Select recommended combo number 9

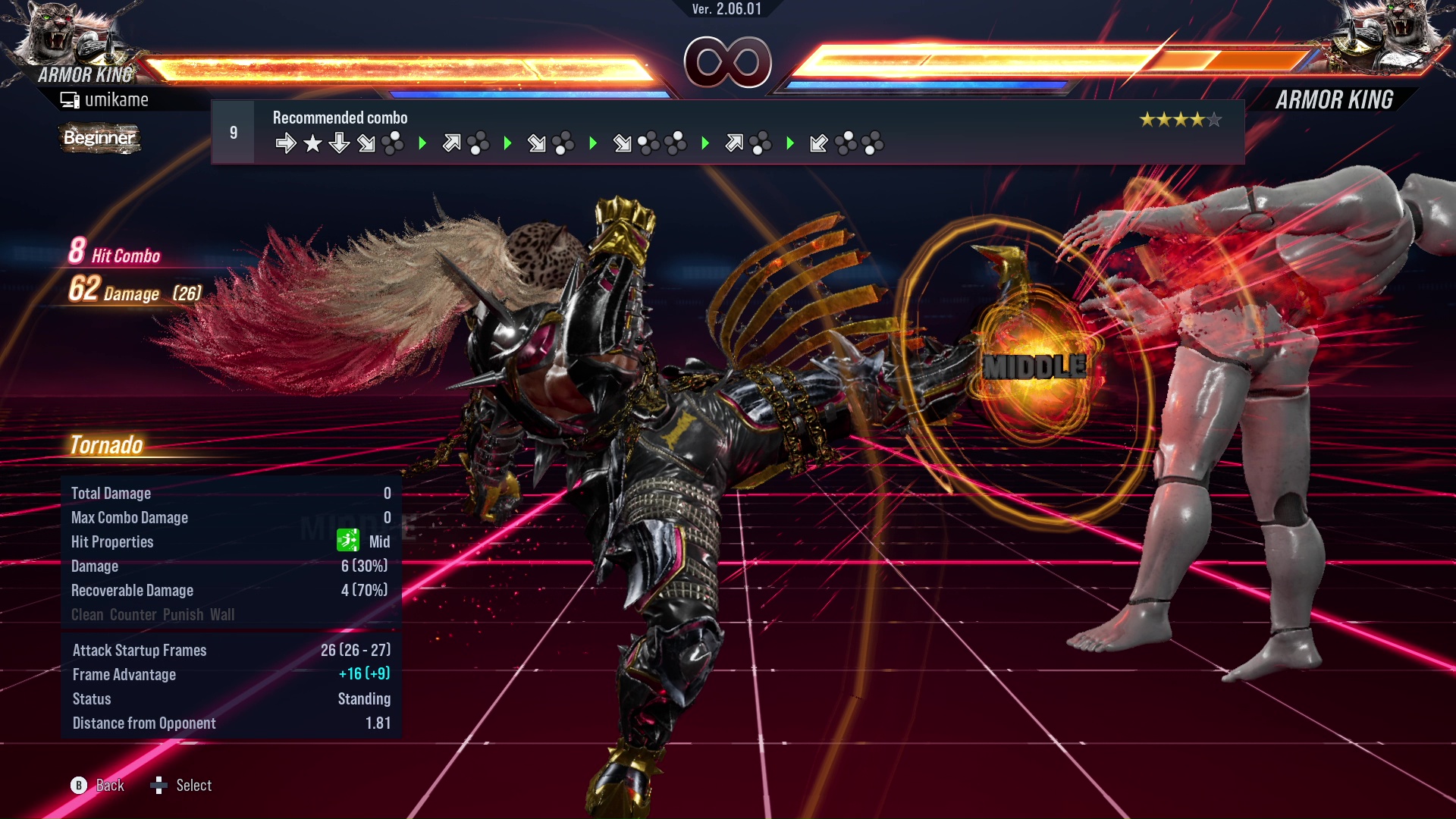pos(233,133)
